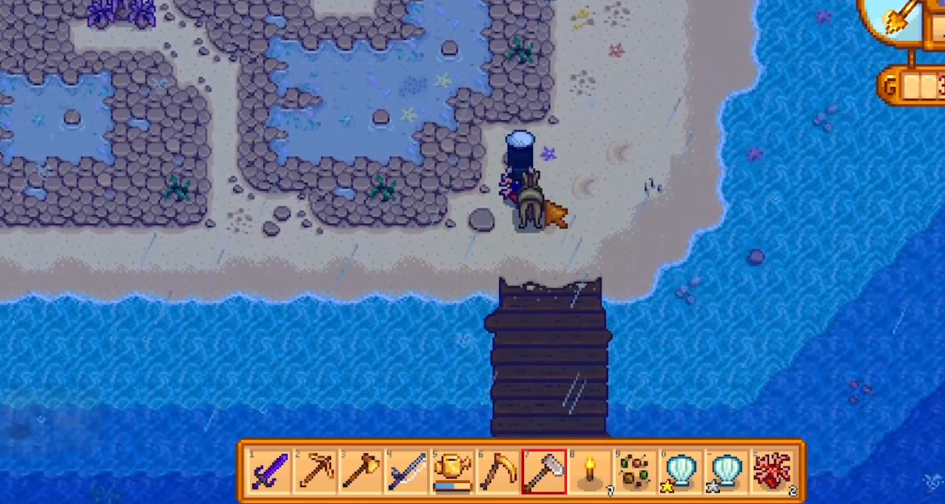Viewport: 945px width, 504px height.
Task: Choose the mixed seeds slot
Action: tap(635, 470)
